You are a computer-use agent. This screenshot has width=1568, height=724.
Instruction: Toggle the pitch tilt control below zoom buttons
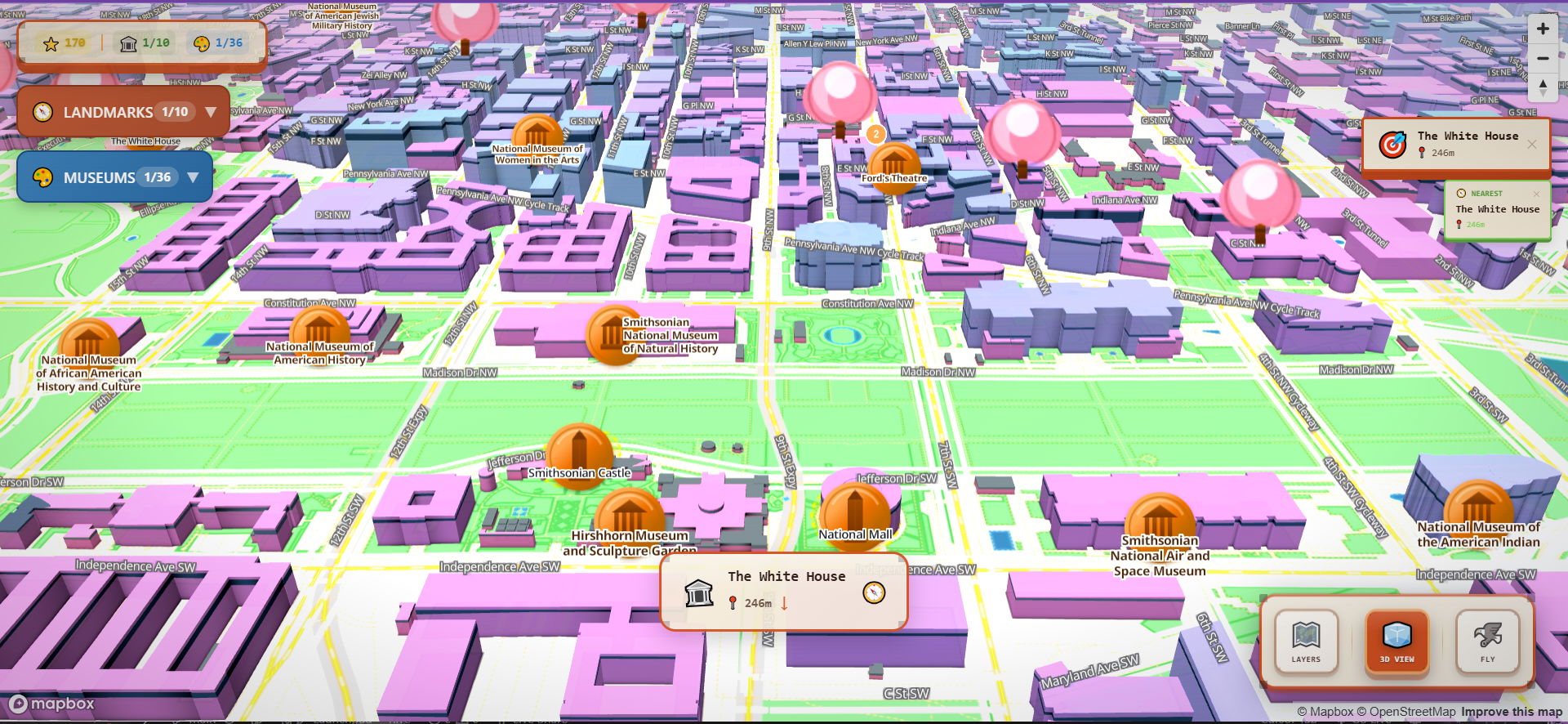point(1543,87)
